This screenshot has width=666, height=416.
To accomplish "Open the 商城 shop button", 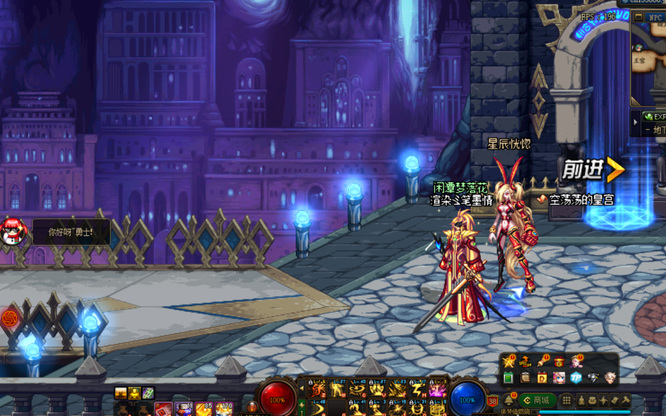I will (x=538, y=400).
